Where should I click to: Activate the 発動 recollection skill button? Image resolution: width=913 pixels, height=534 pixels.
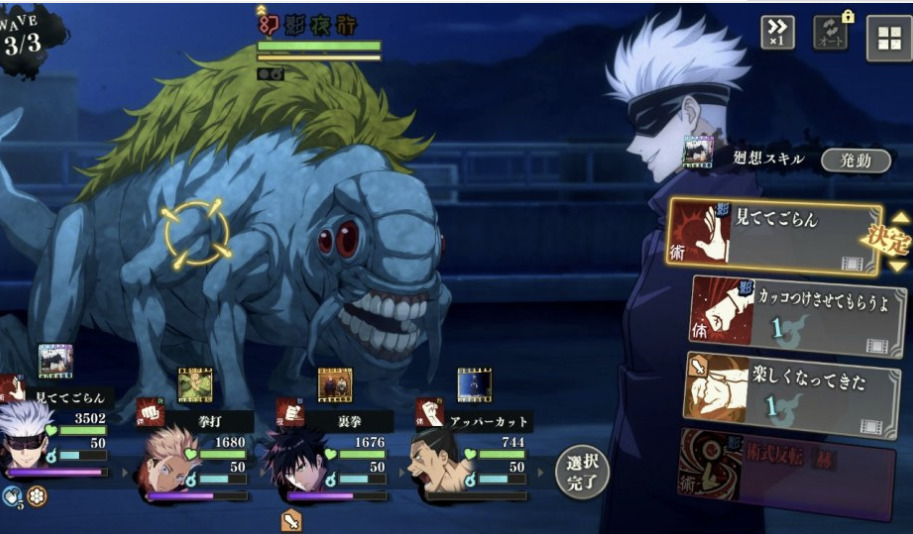click(855, 160)
